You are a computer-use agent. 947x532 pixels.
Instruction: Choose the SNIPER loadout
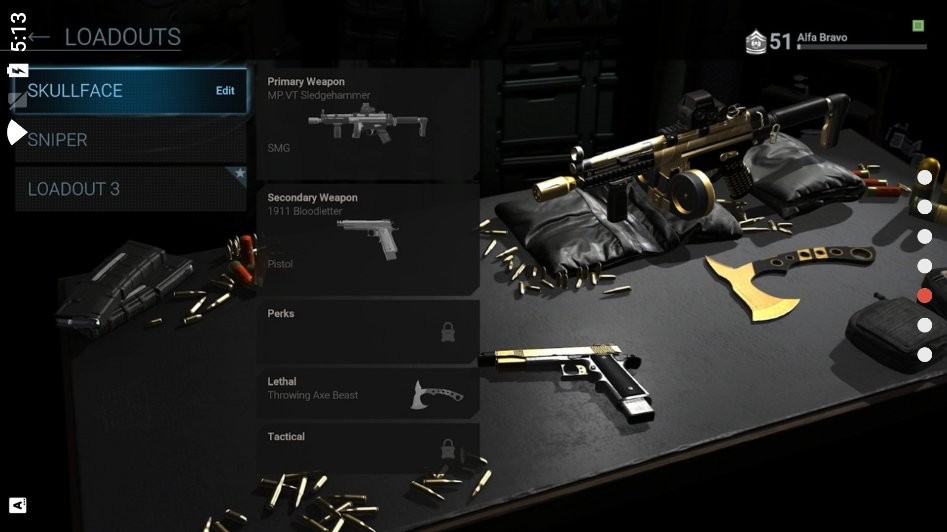click(130, 140)
